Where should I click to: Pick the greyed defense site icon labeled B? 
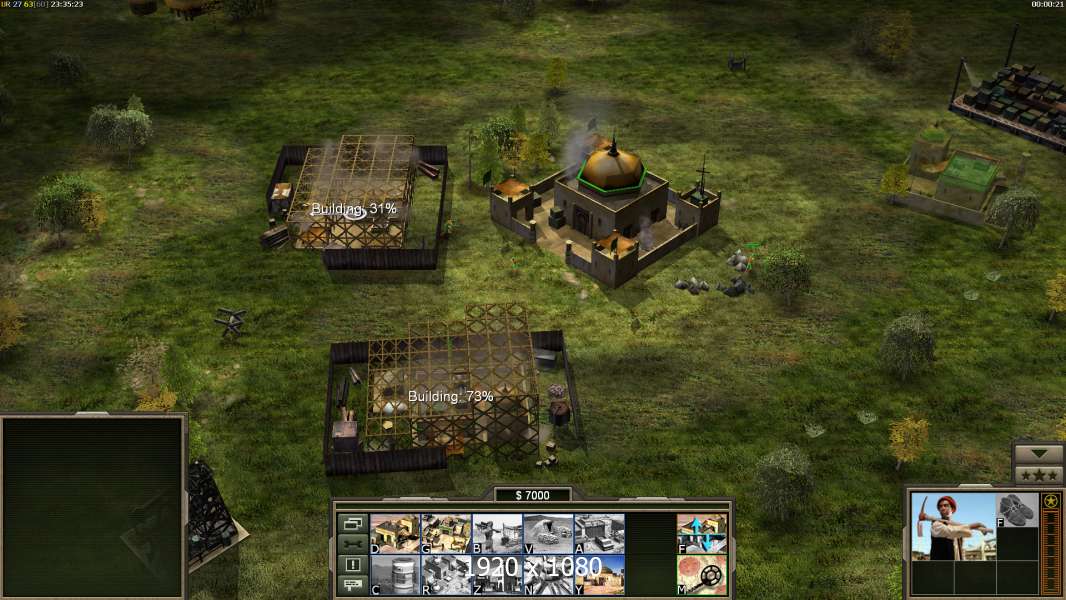click(x=497, y=533)
